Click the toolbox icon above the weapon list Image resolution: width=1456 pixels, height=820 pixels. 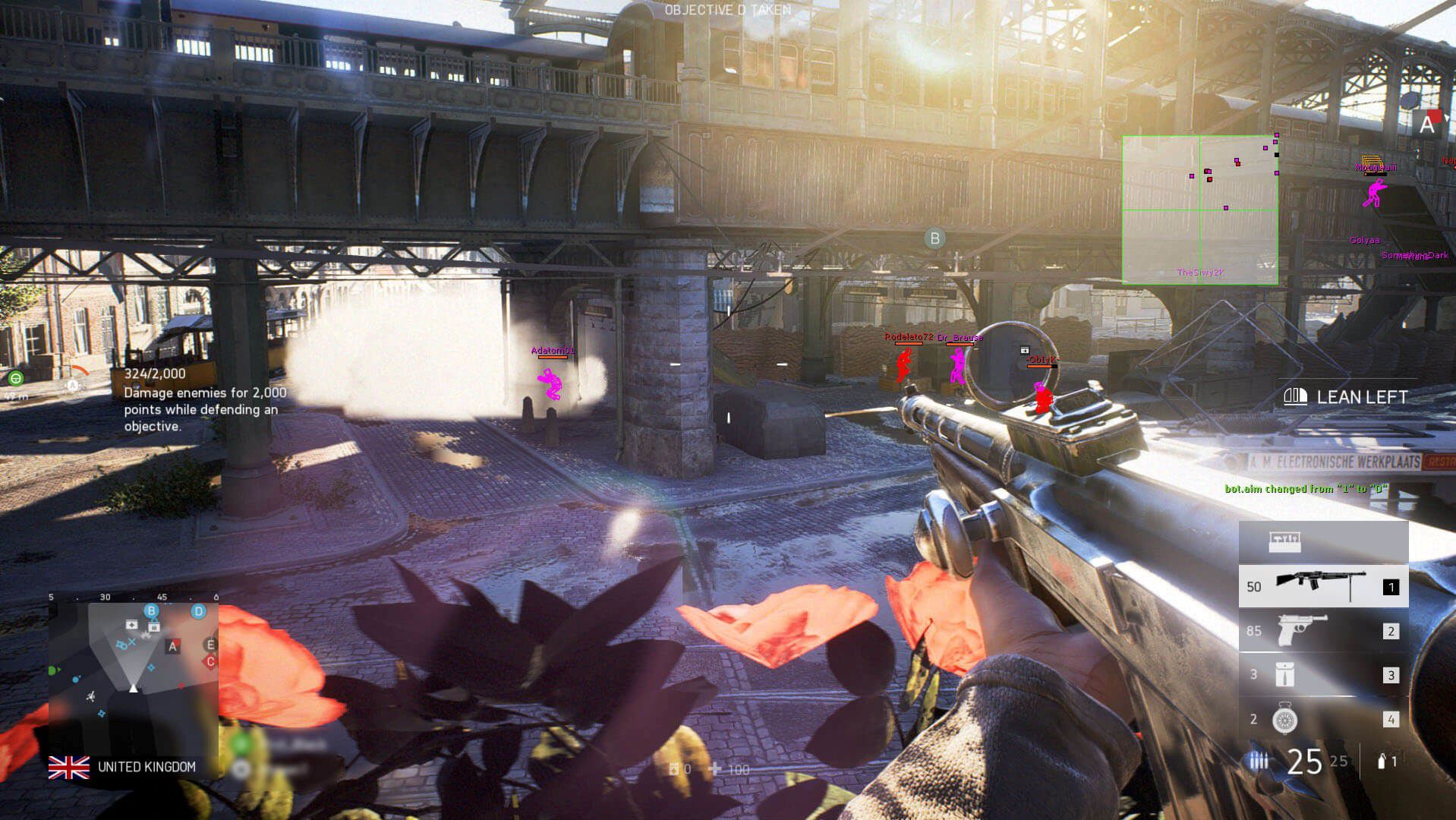coord(1284,542)
